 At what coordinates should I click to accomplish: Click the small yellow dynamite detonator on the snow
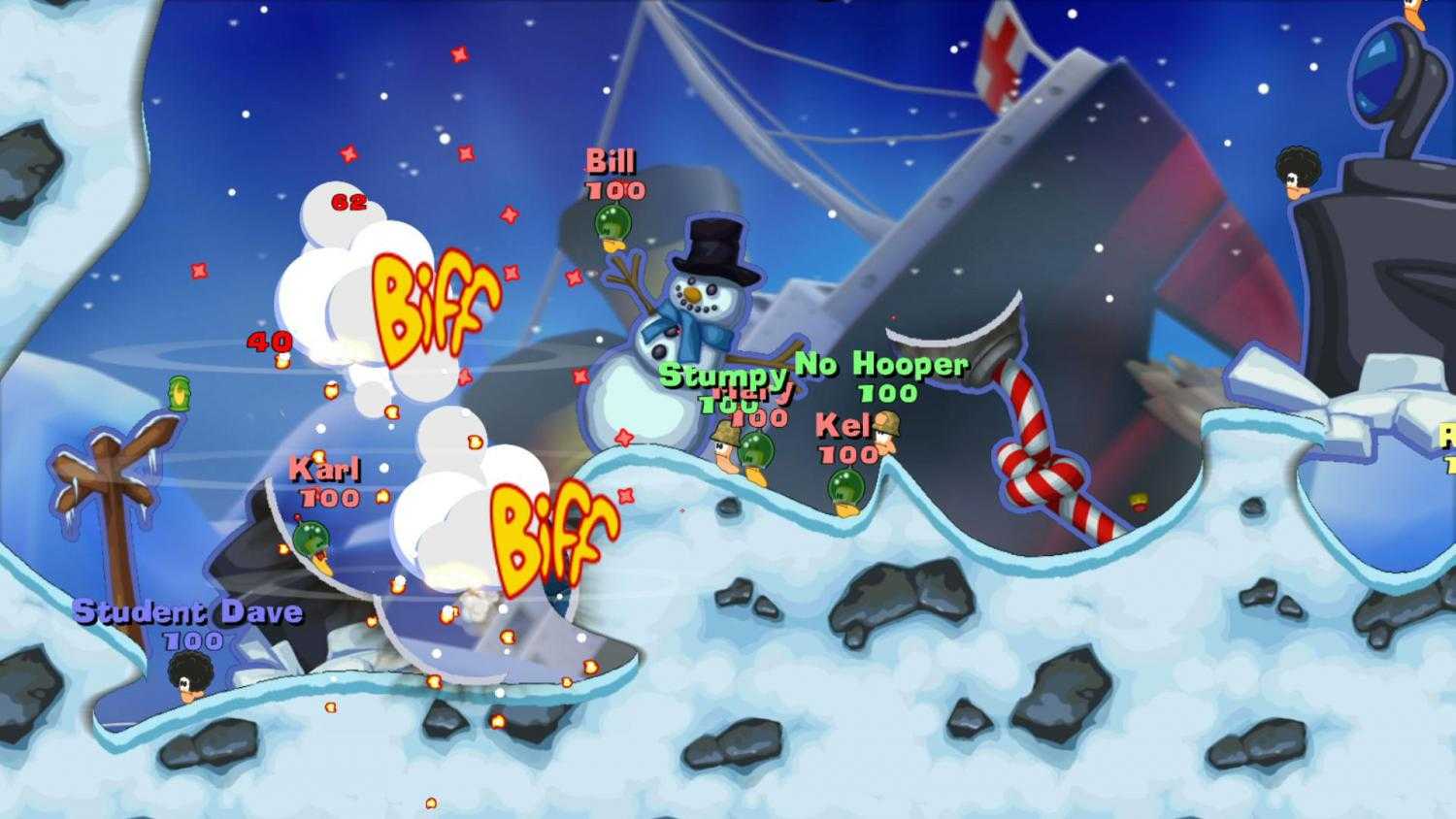coord(1138,500)
